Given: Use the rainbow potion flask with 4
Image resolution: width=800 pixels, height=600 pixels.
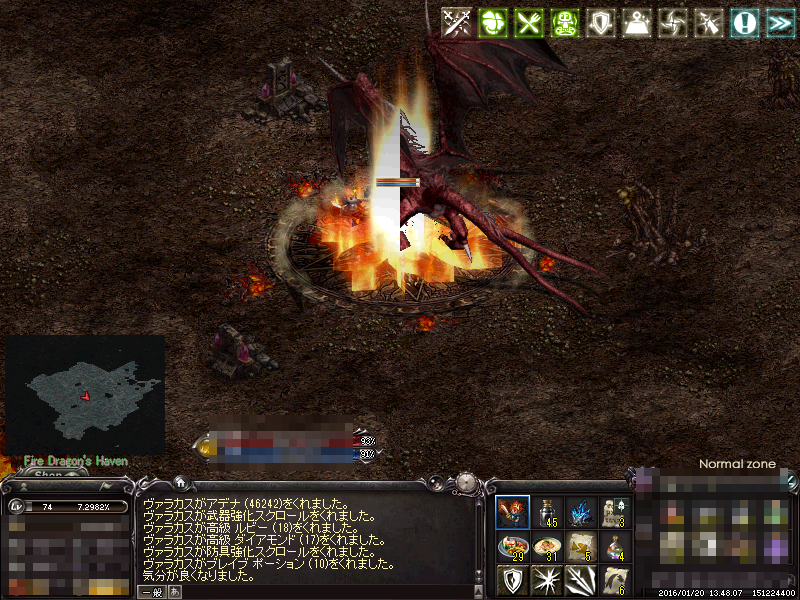Looking at the screenshot, I should [615, 546].
